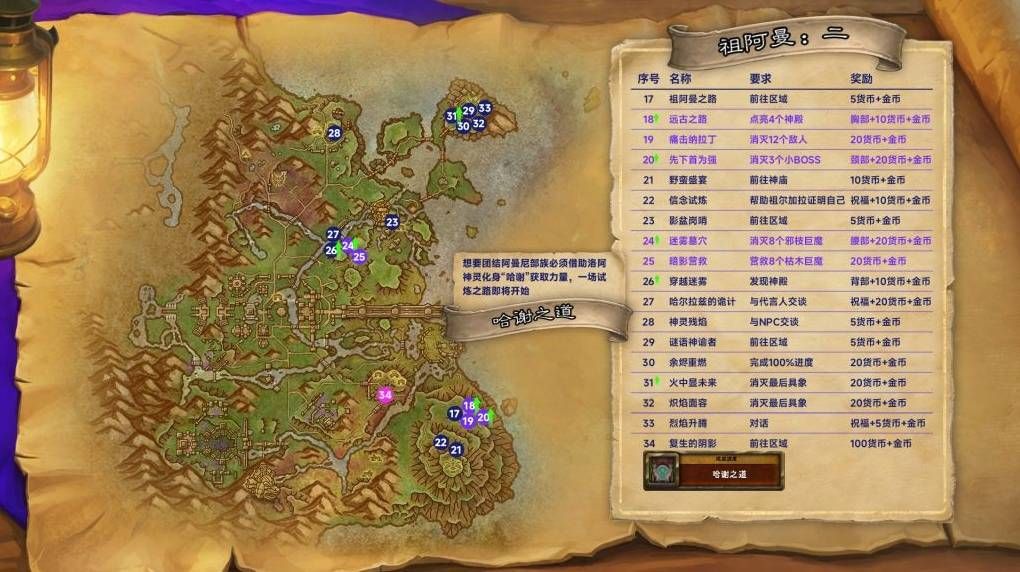1020x572 pixels.
Task: Open the 哈谢之道 achievement button
Action: click(x=714, y=472)
